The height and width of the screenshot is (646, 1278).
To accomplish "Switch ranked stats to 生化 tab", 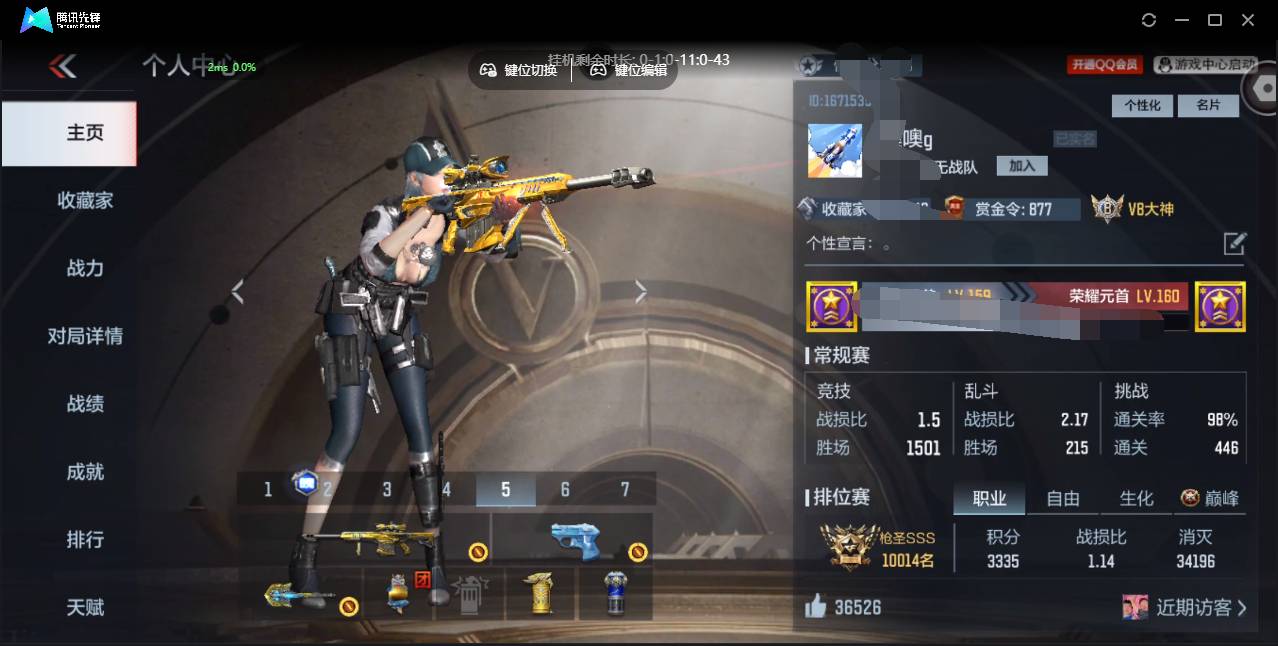I will pyautogui.click(x=1136, y=498).
